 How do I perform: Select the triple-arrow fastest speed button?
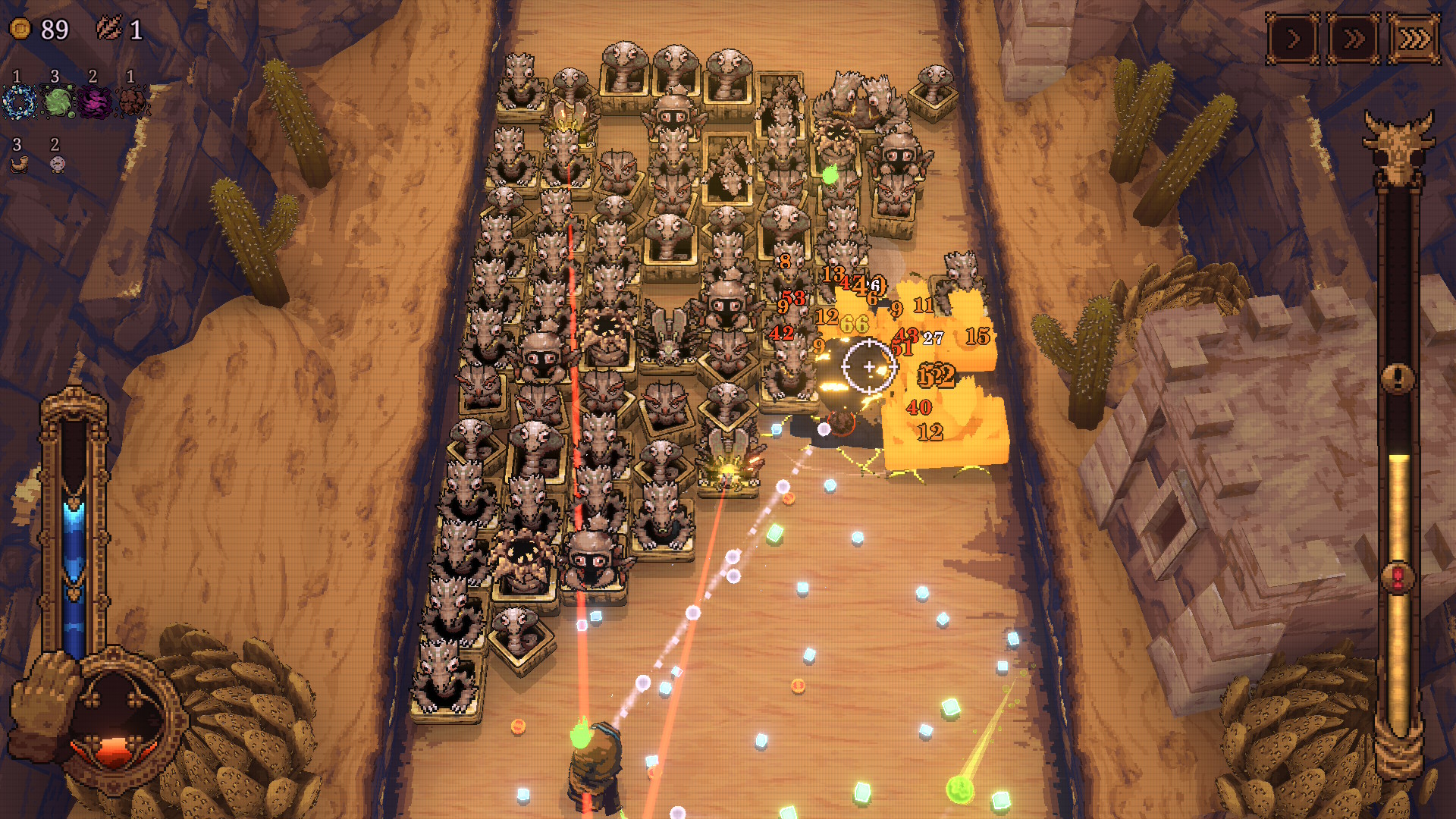tap(1414, 38)
